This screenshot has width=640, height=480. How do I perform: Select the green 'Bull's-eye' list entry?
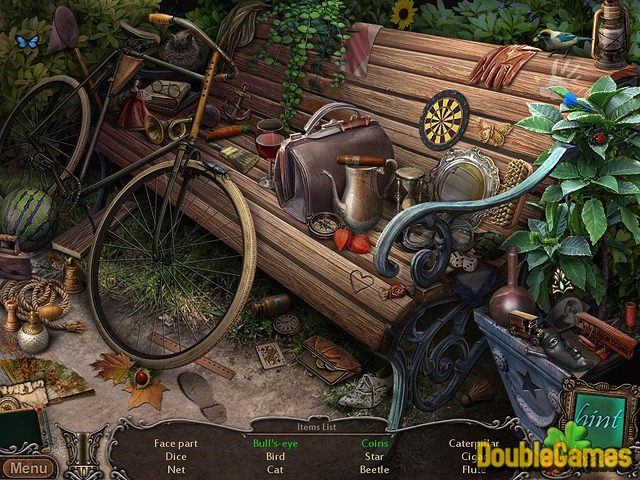pos(275,443)
